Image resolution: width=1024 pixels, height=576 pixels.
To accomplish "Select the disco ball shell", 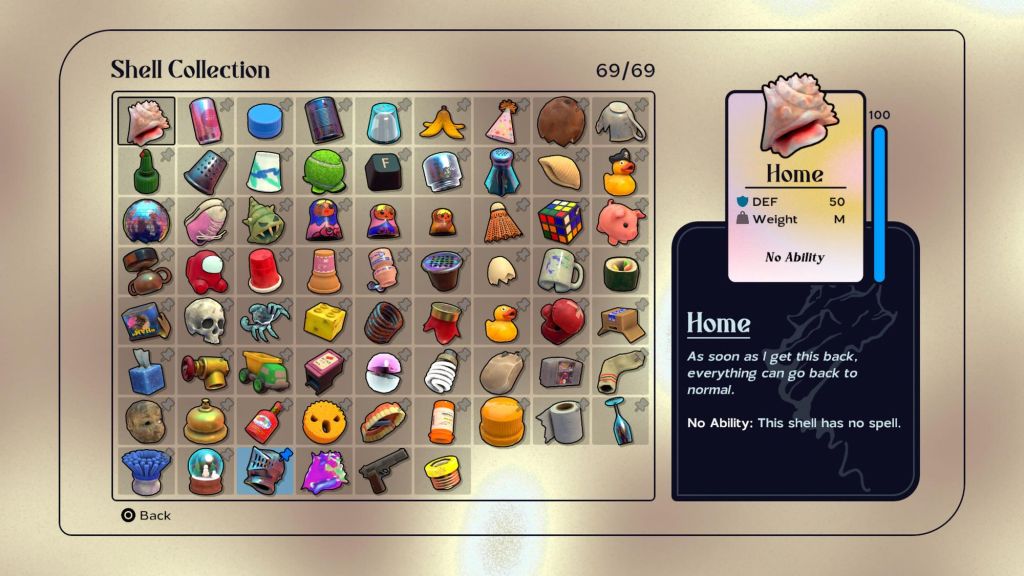I will coord(146,221).
